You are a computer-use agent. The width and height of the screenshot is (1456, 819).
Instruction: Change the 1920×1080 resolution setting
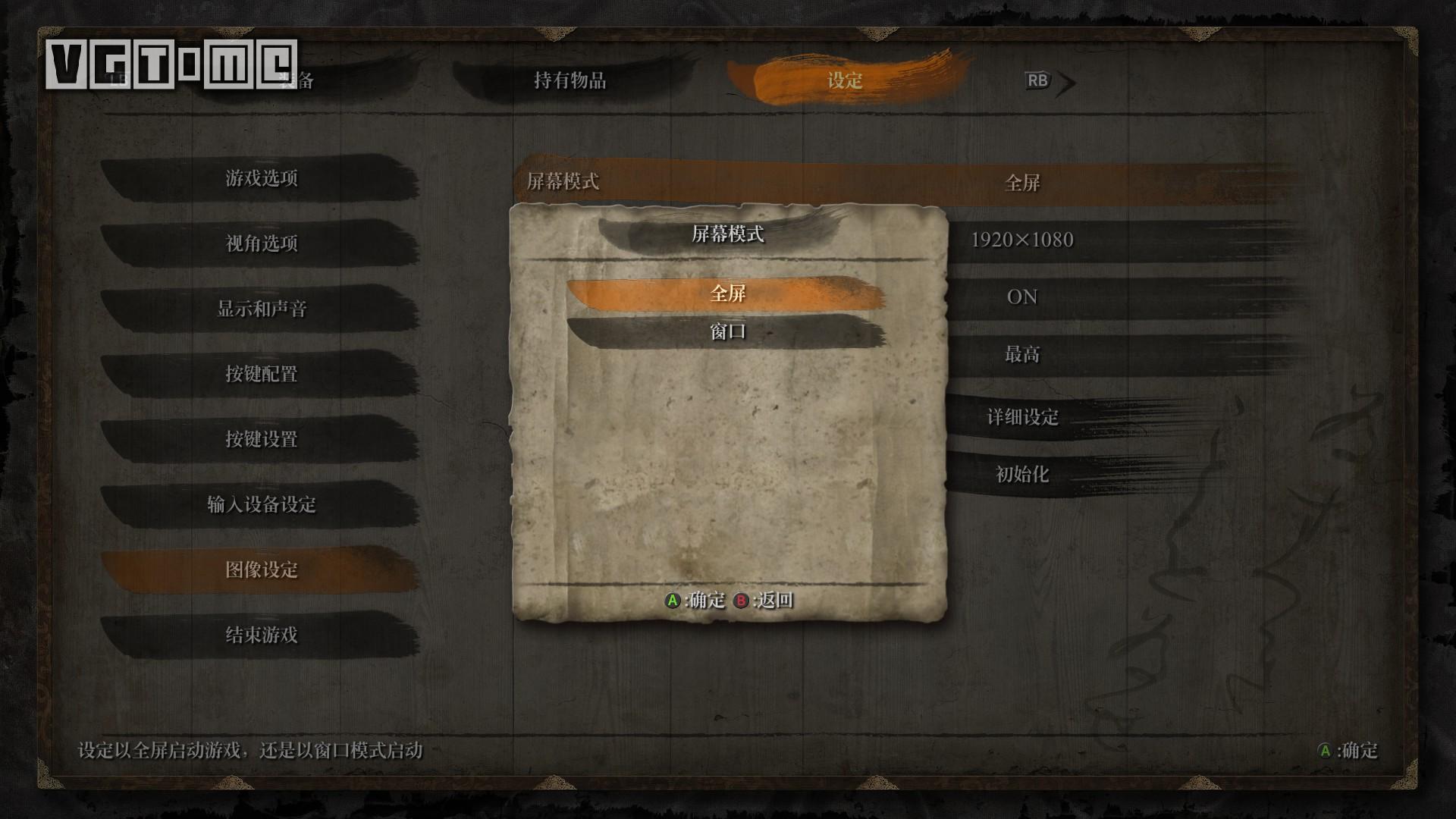tap(1021, 240)
